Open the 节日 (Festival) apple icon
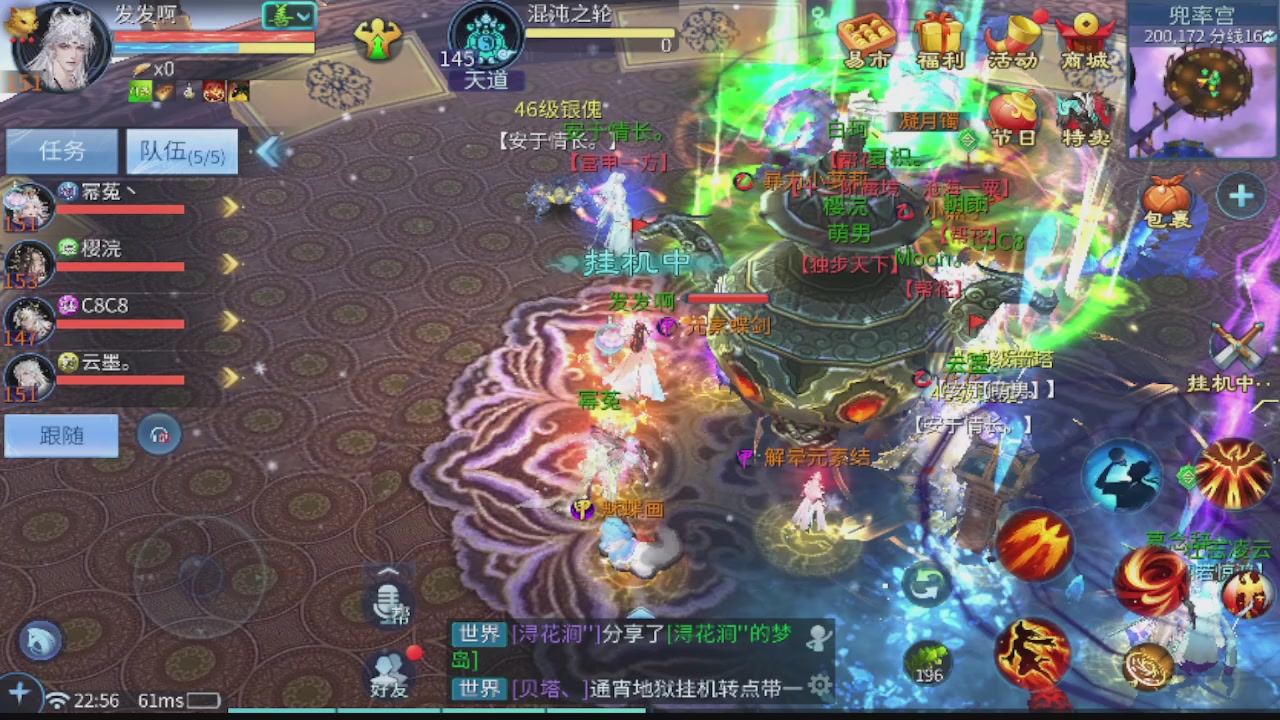Viewport: 1280px width, 720px height. click(1012, 113)
